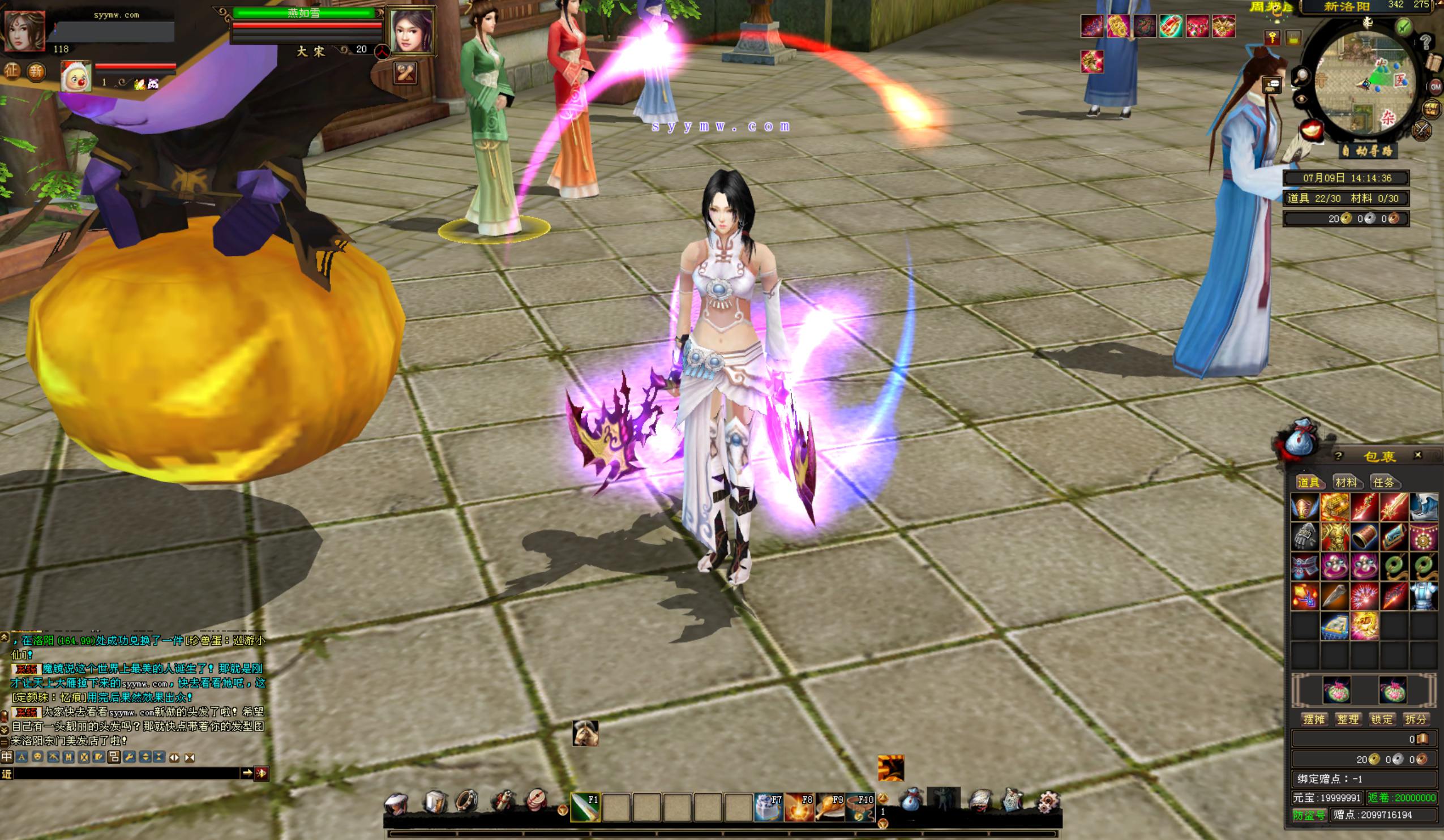Activate the F1 dagger skill slot
This screenshot has height=840, width=1444.
pos(585,807)
